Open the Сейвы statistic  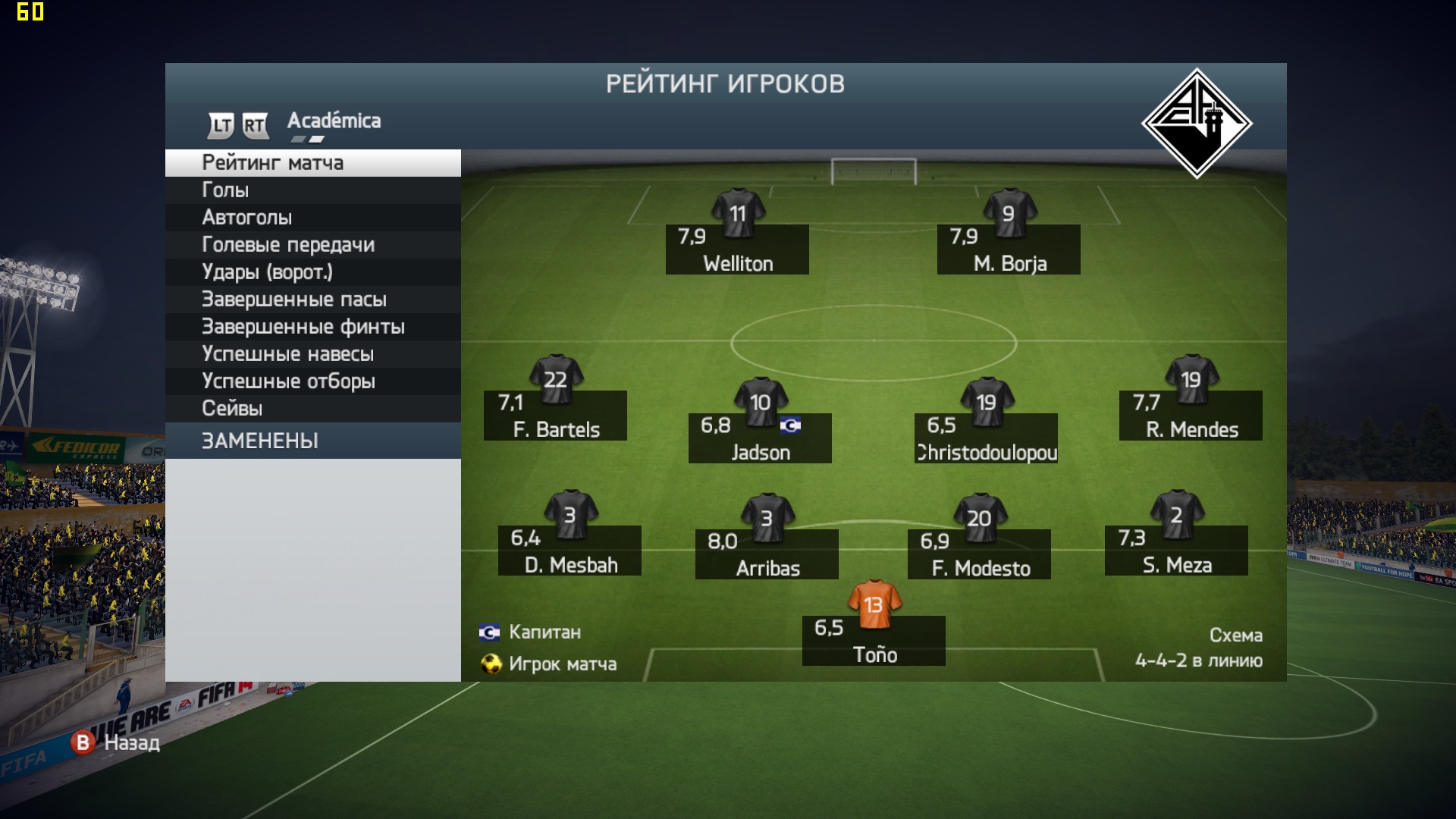pos(312,409)
